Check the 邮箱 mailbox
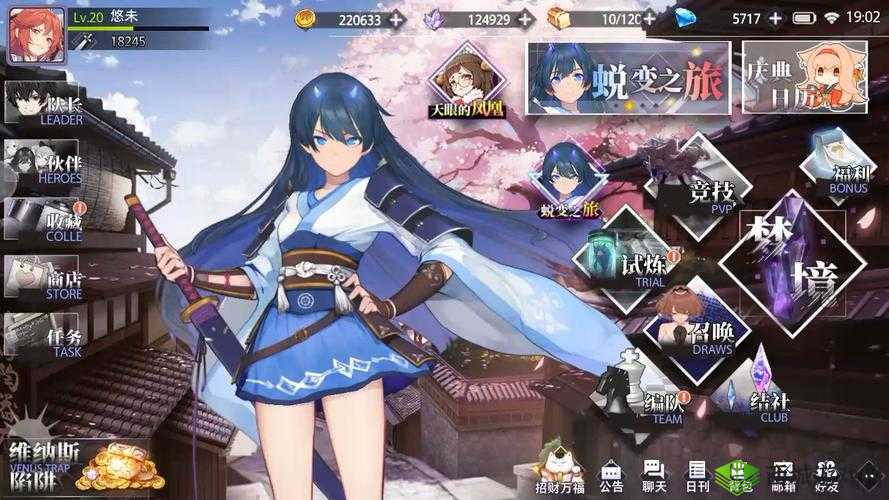Image resolution: width=889 pixels, height=500 pixels. point(784,476)
